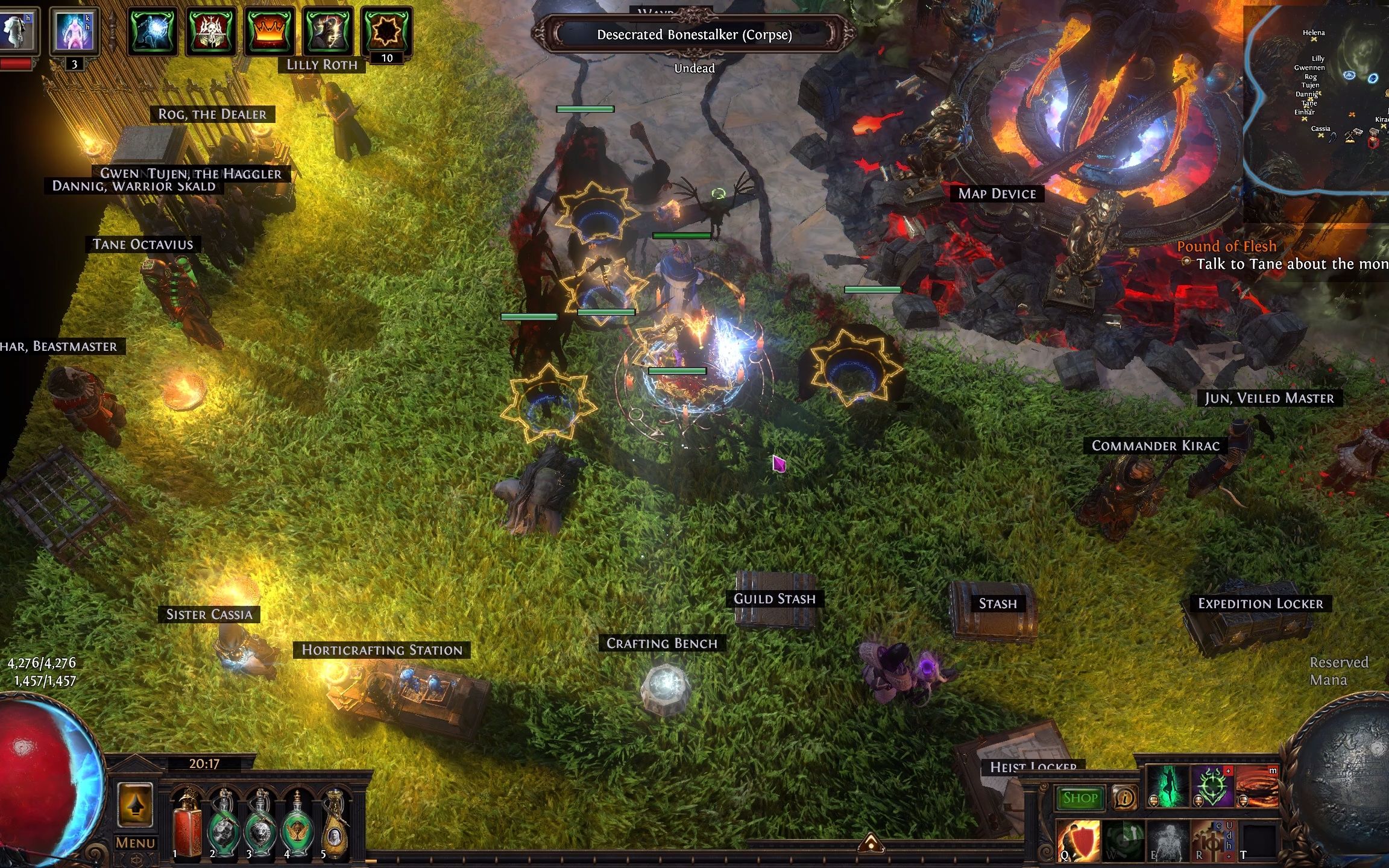Use the green skull flask in slot 2
Image resolution: width=1389 pixels, height=868 pixels.
[224, 823]
